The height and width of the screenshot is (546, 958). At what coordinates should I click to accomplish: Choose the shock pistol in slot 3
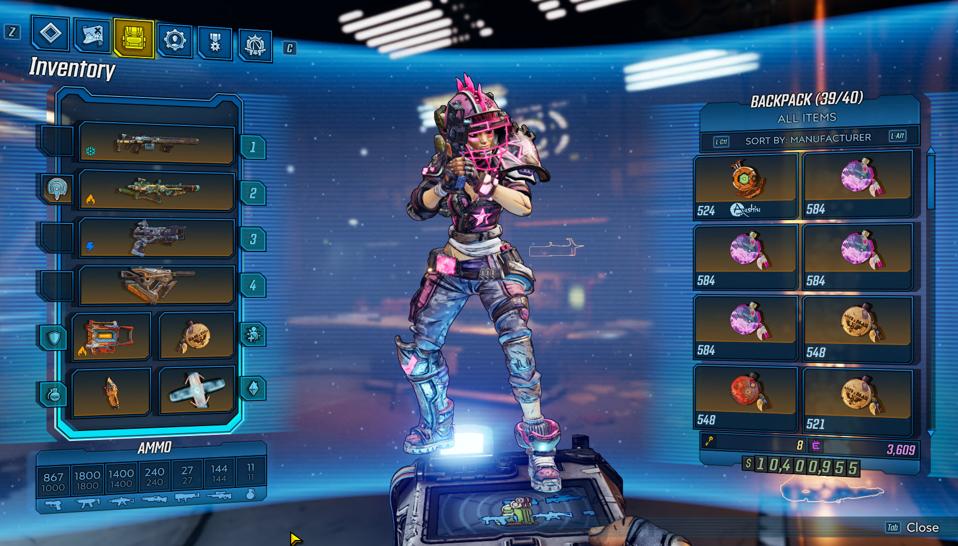[x=157, y=238]
